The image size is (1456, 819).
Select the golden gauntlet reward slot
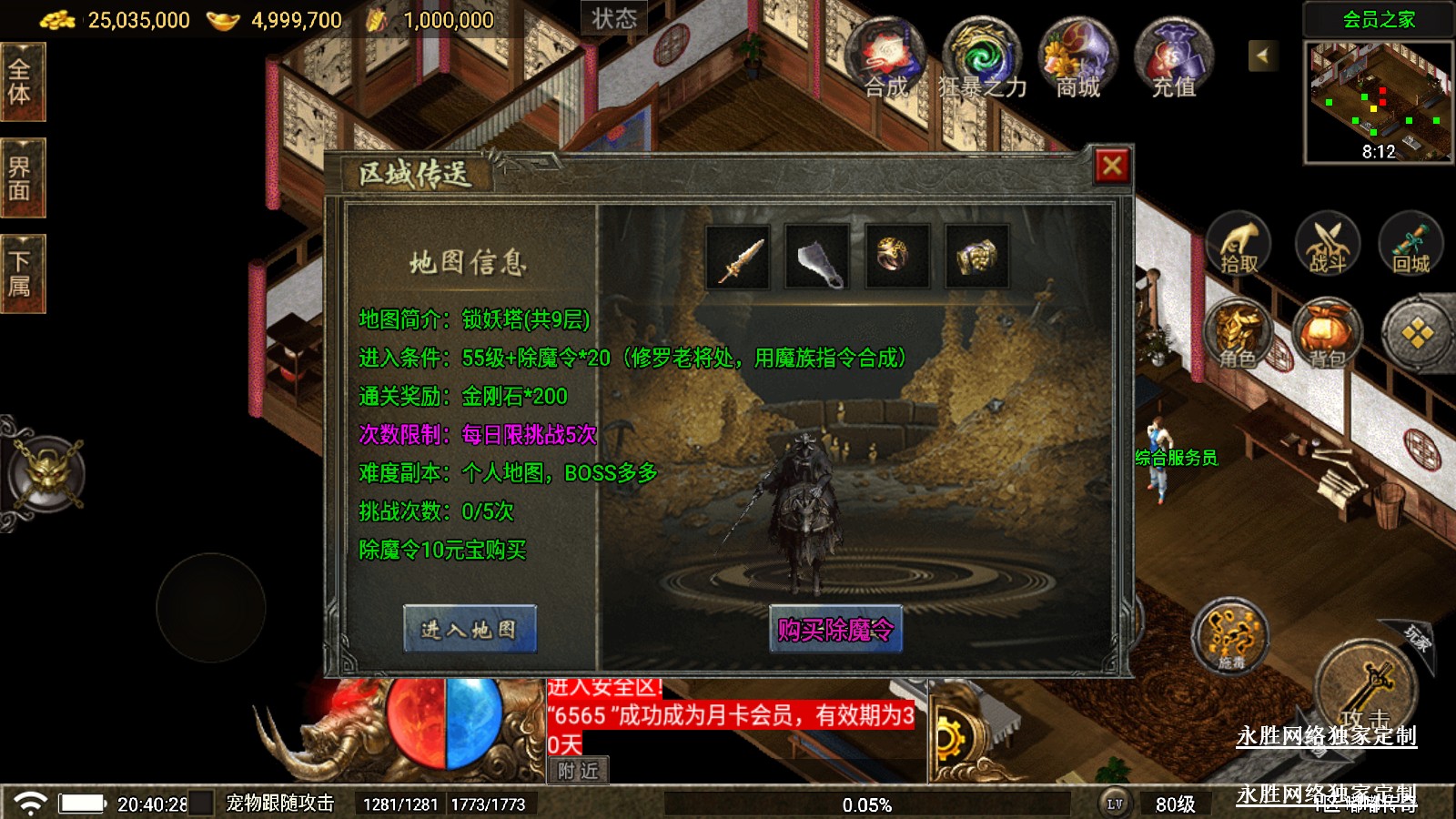(x=976, y=258)
